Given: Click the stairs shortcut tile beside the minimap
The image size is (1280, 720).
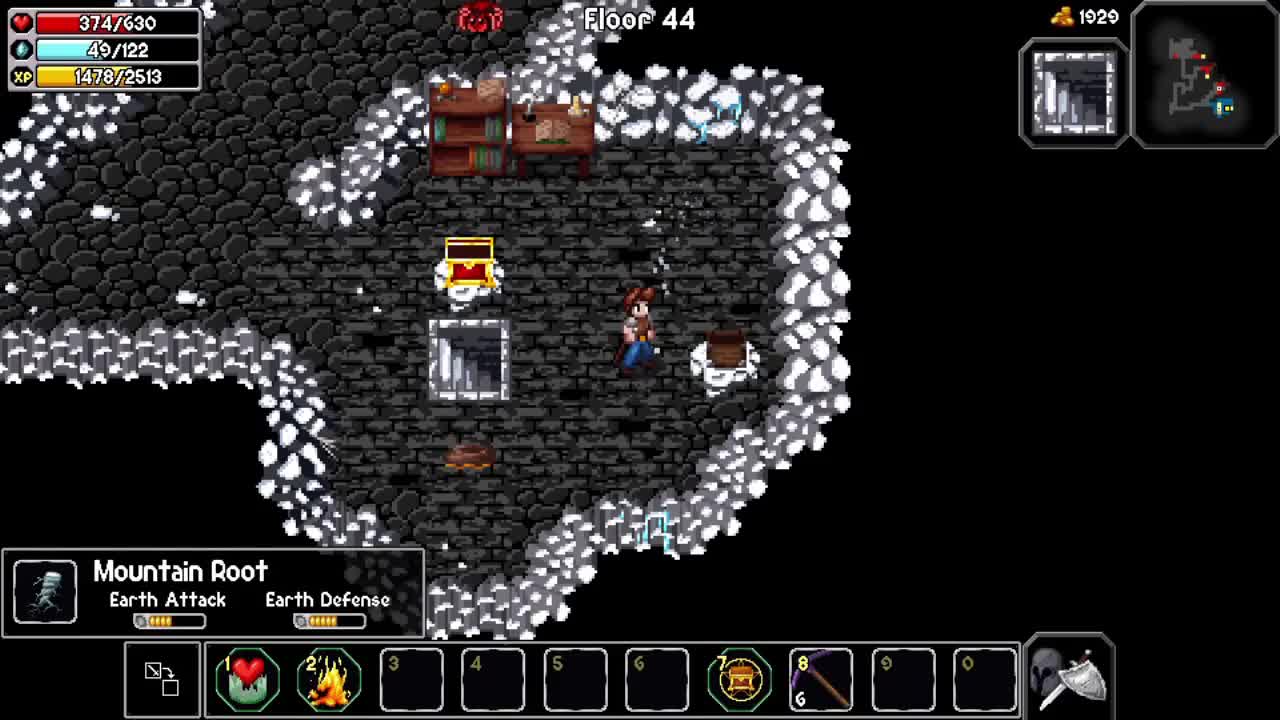Looking at the screenshot, I should click(1074, 93).
